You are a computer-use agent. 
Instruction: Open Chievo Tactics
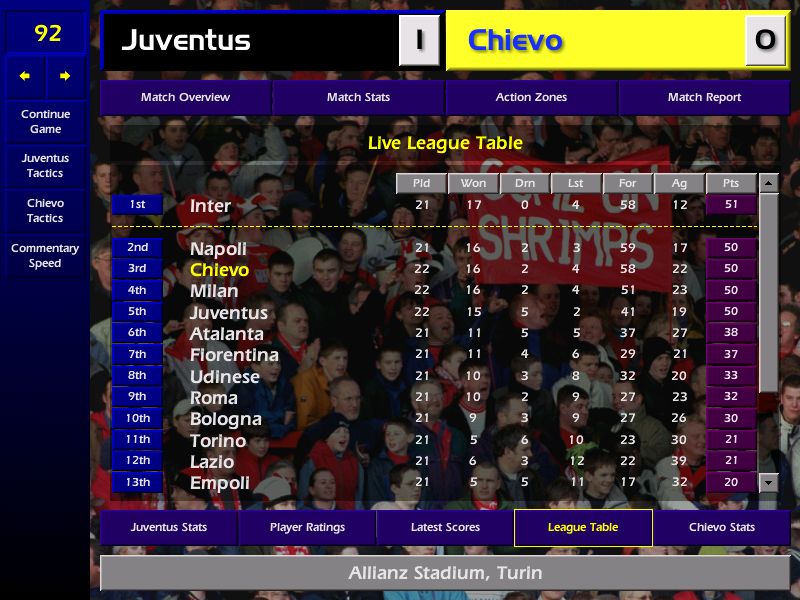tap(45, 210)
